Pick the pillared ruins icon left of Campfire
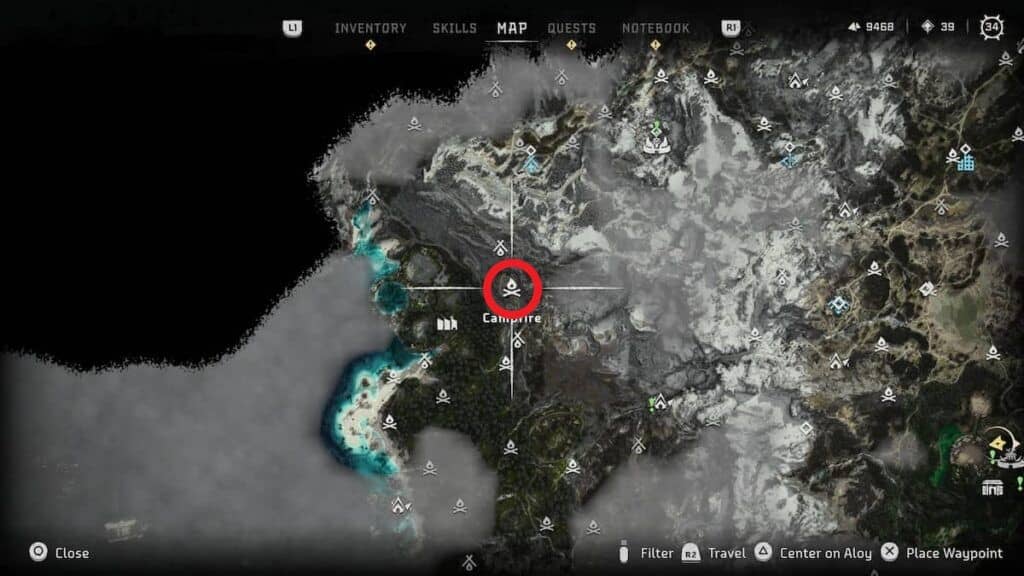Viewport: 1024px width, 576px height. (x=447, y=324)
